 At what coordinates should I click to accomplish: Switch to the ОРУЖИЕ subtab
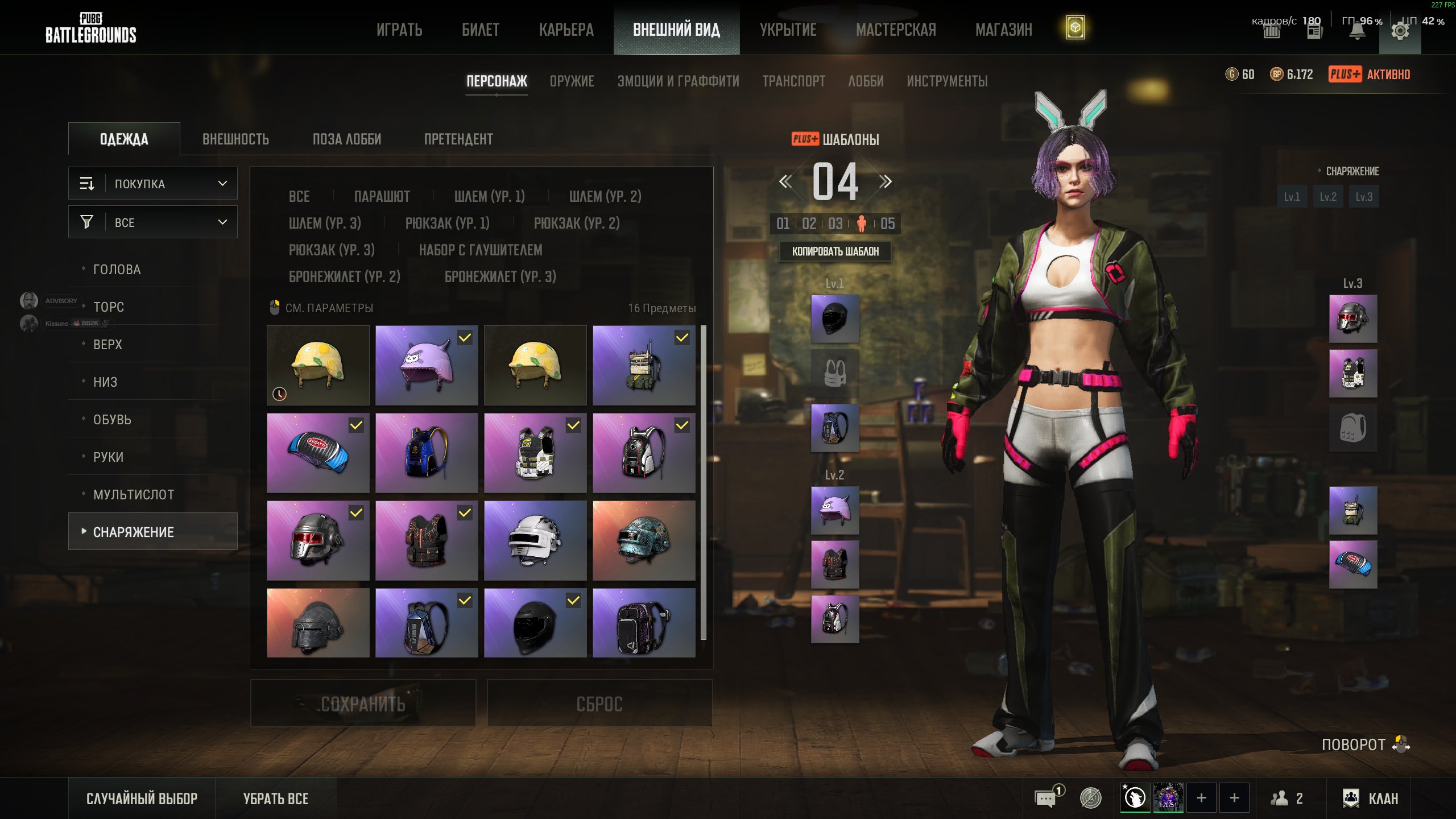[x=572, y=81]
